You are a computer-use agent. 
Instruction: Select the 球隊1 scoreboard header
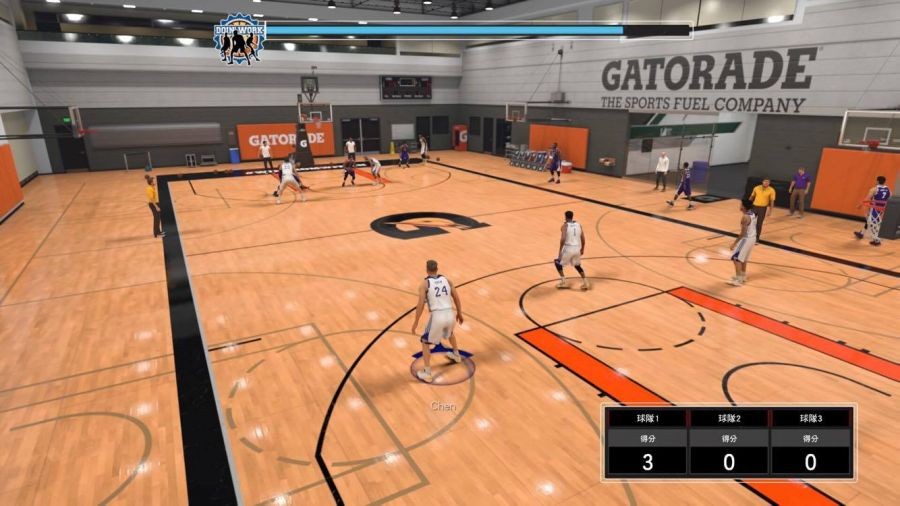tap(647, 417)
